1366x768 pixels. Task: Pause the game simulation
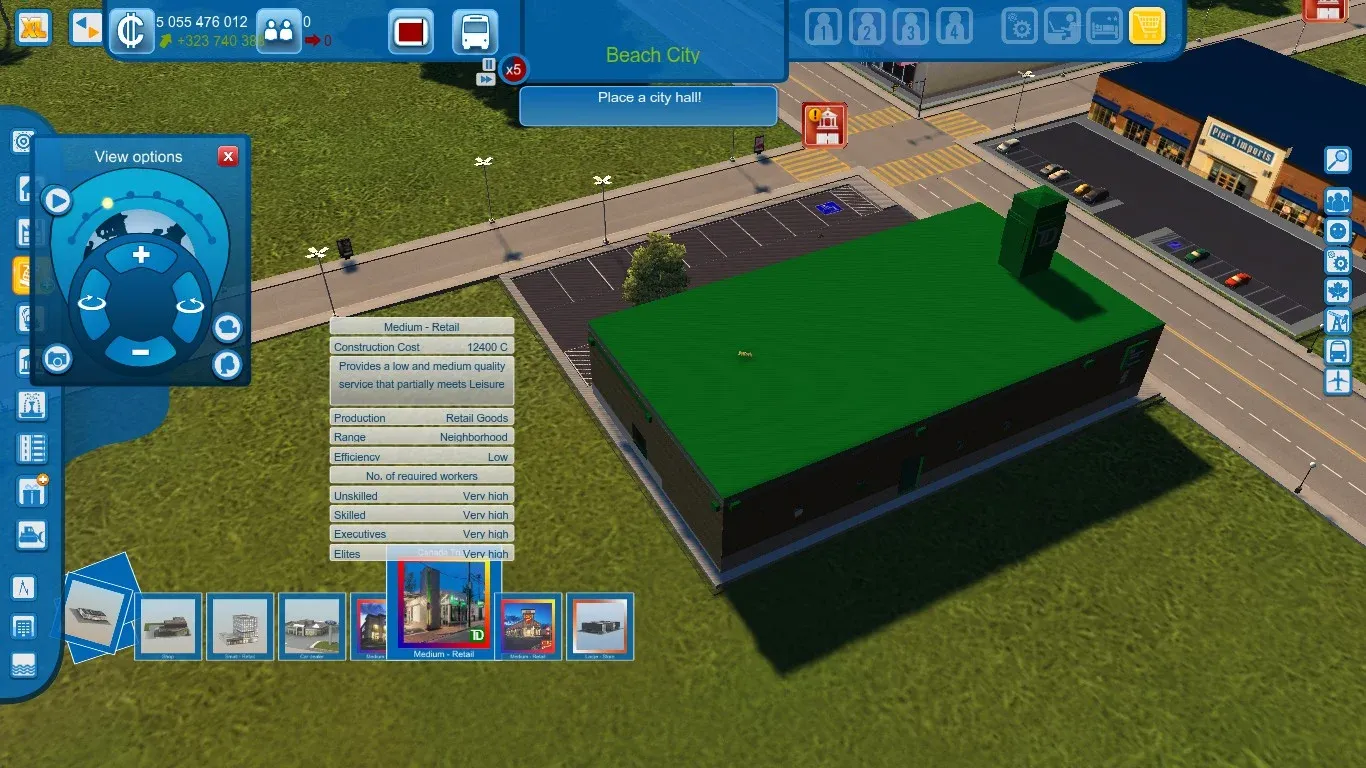pos(488,63)
